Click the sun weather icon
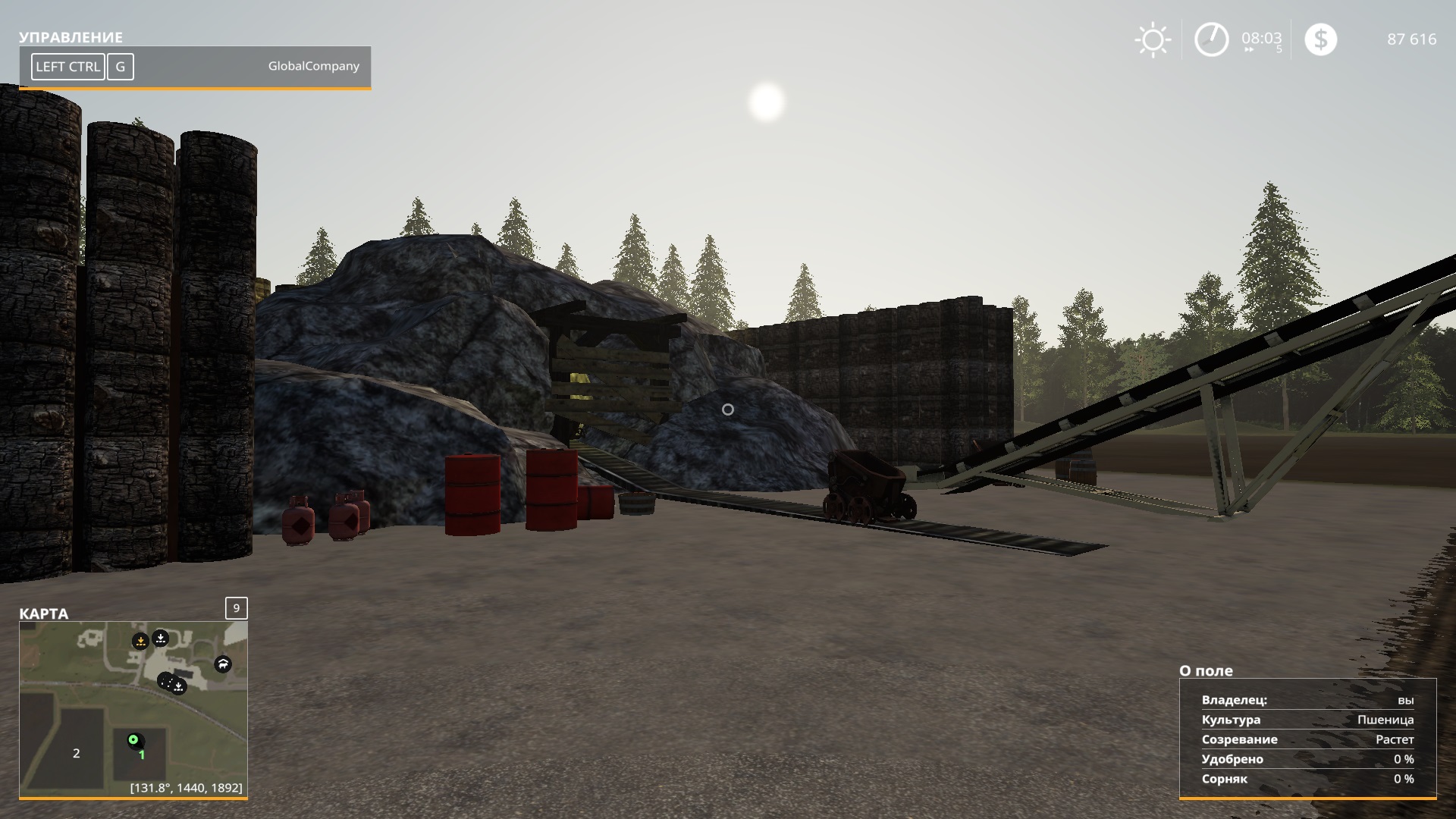Image resolution: width=1456 pixels, height=819 pixels. coord(1153,40)
